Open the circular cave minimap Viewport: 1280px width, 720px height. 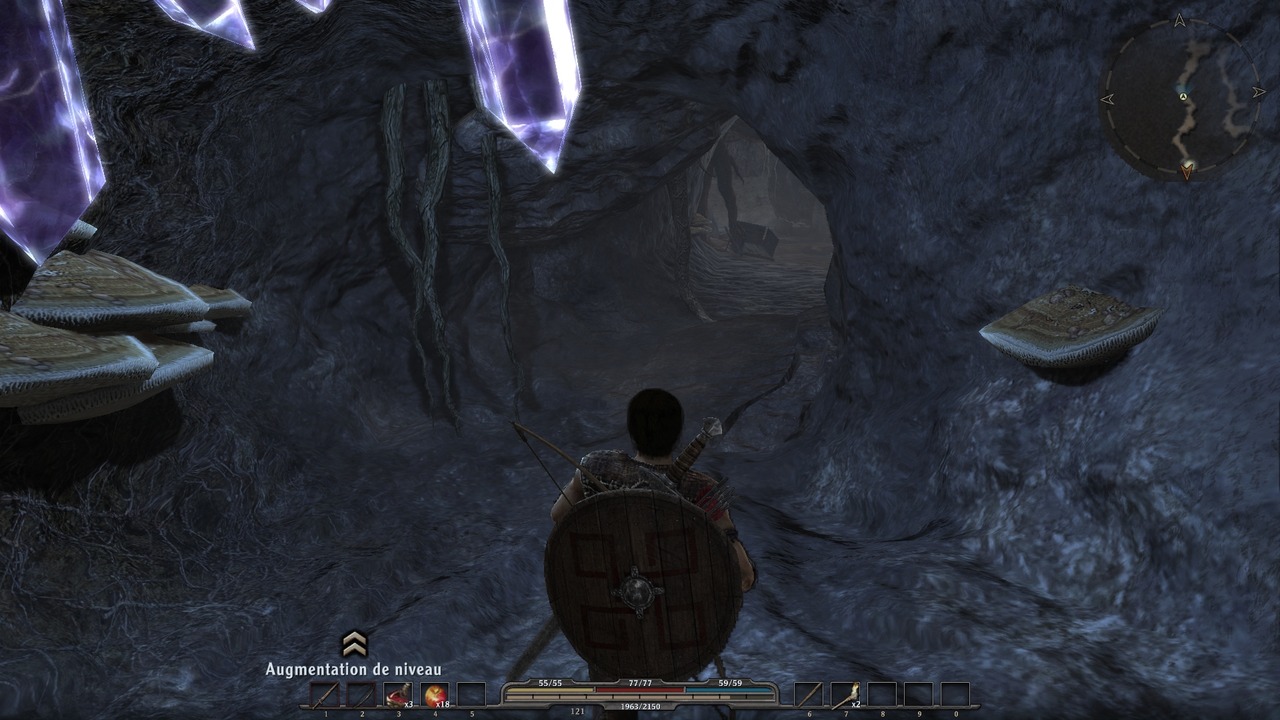[x=1181, y=99]
